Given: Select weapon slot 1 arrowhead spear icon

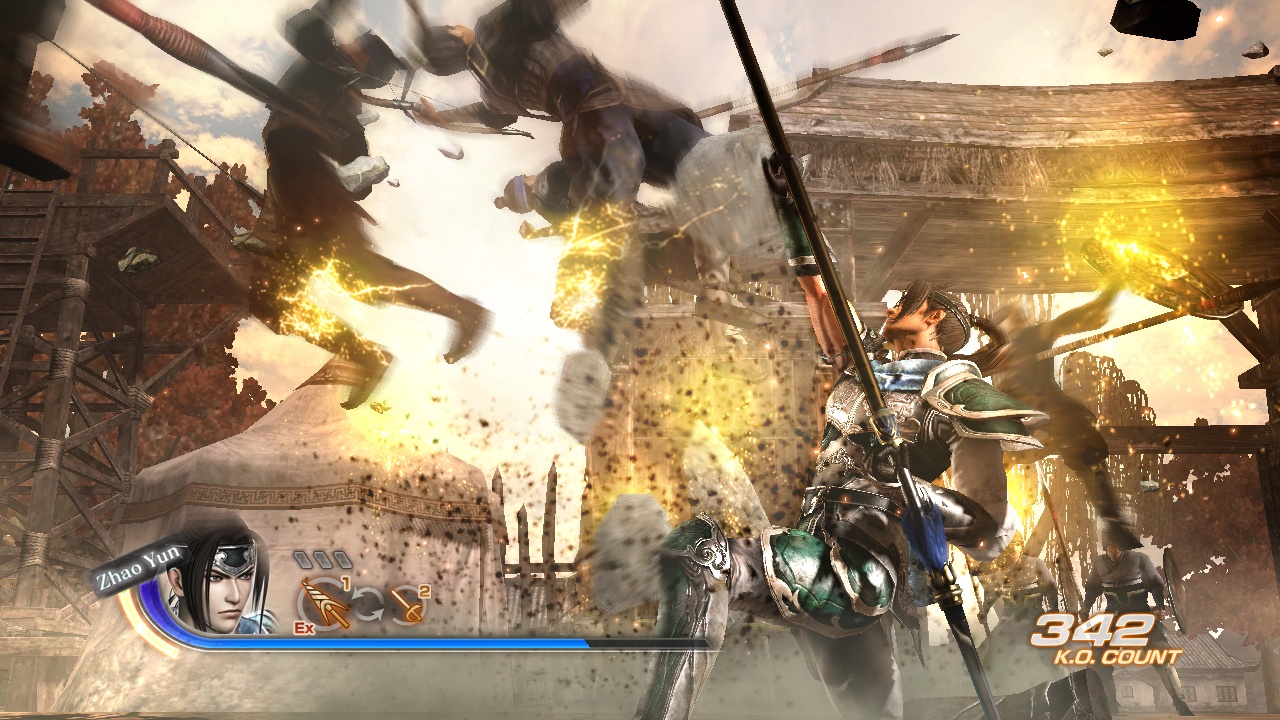Looking at the screenshot, I should [323, 602].
